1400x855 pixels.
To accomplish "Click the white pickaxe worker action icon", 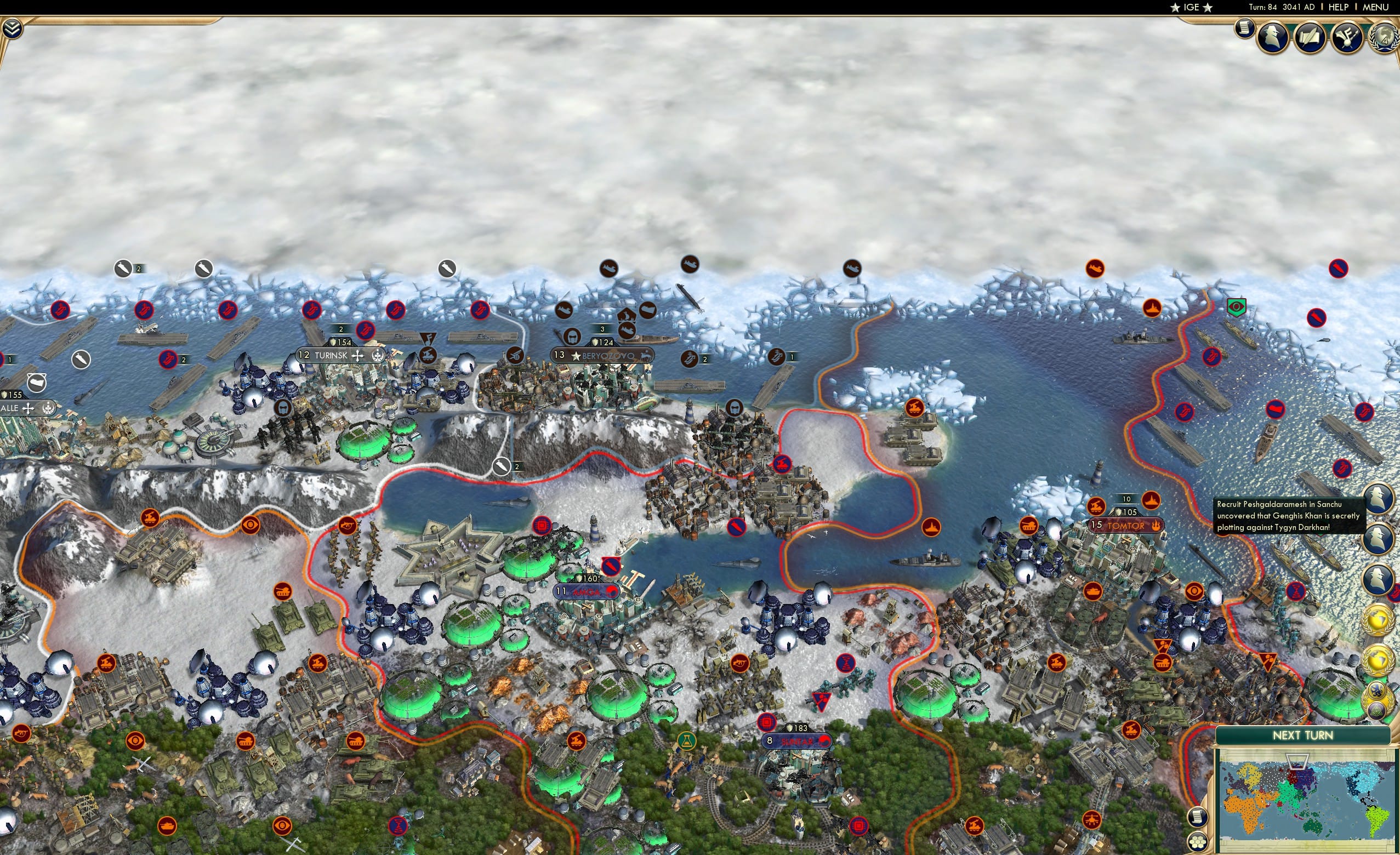I will [x=503, y=467].
